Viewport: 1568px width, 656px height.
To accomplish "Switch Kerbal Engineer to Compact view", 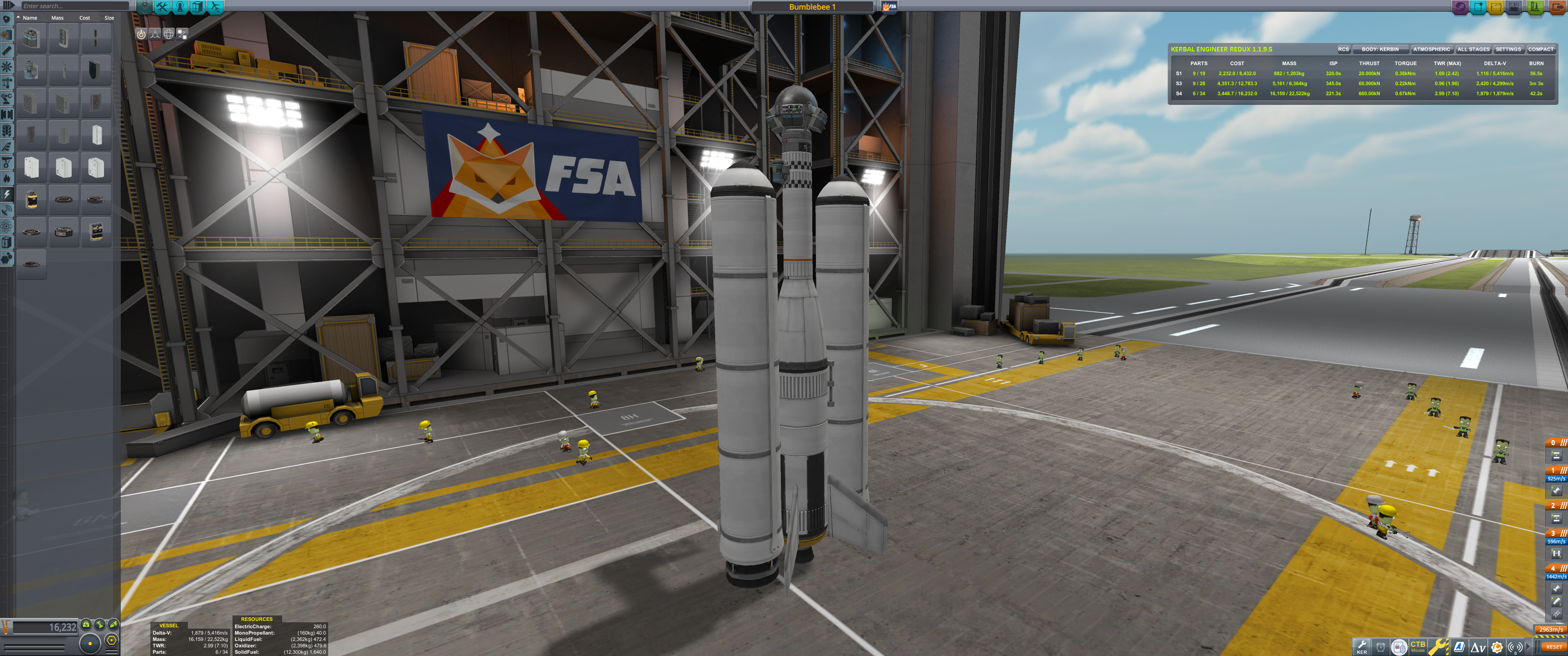I will click(1540, 49).
